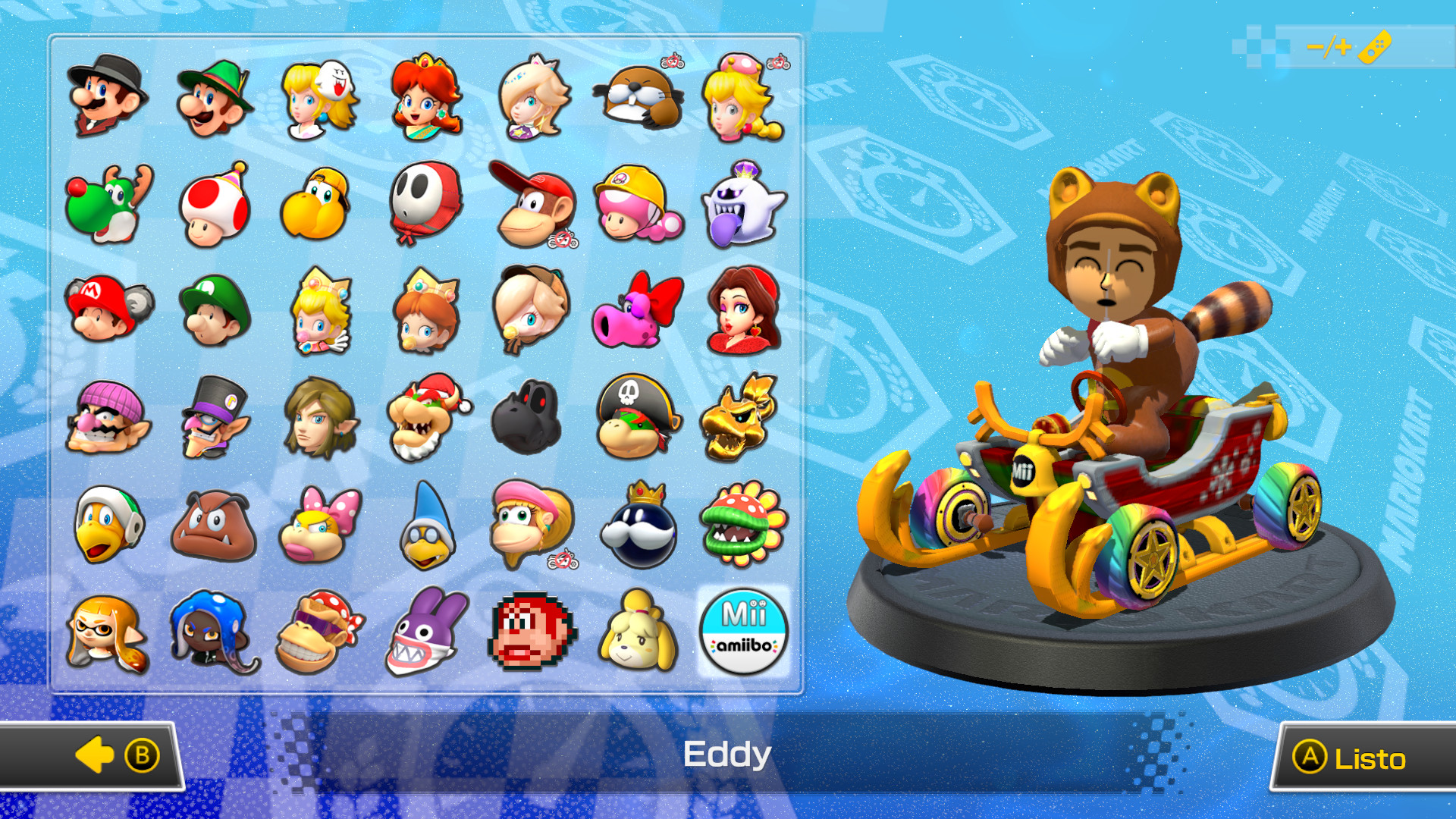This screenshot has height=819, width=1456.
Task: Select Goomba in the fifth row
Action: [x=212, y=523]
